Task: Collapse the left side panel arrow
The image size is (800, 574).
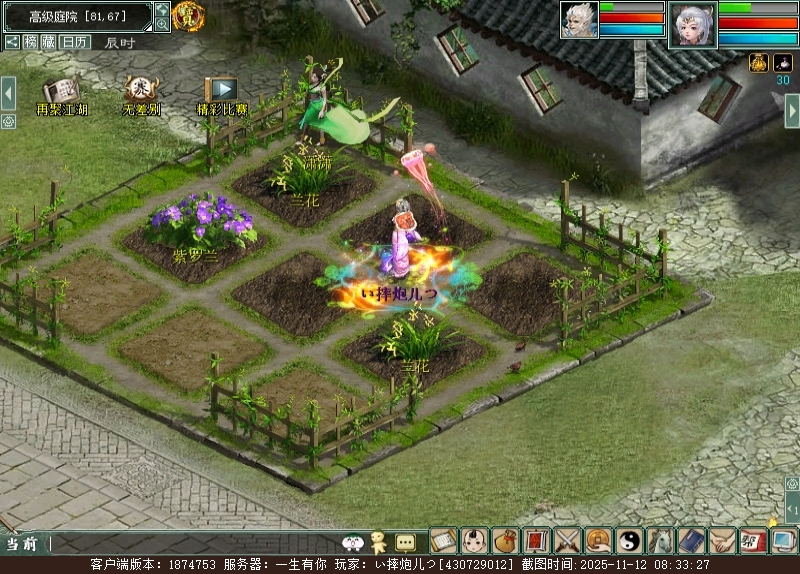Action: (8, 93)
